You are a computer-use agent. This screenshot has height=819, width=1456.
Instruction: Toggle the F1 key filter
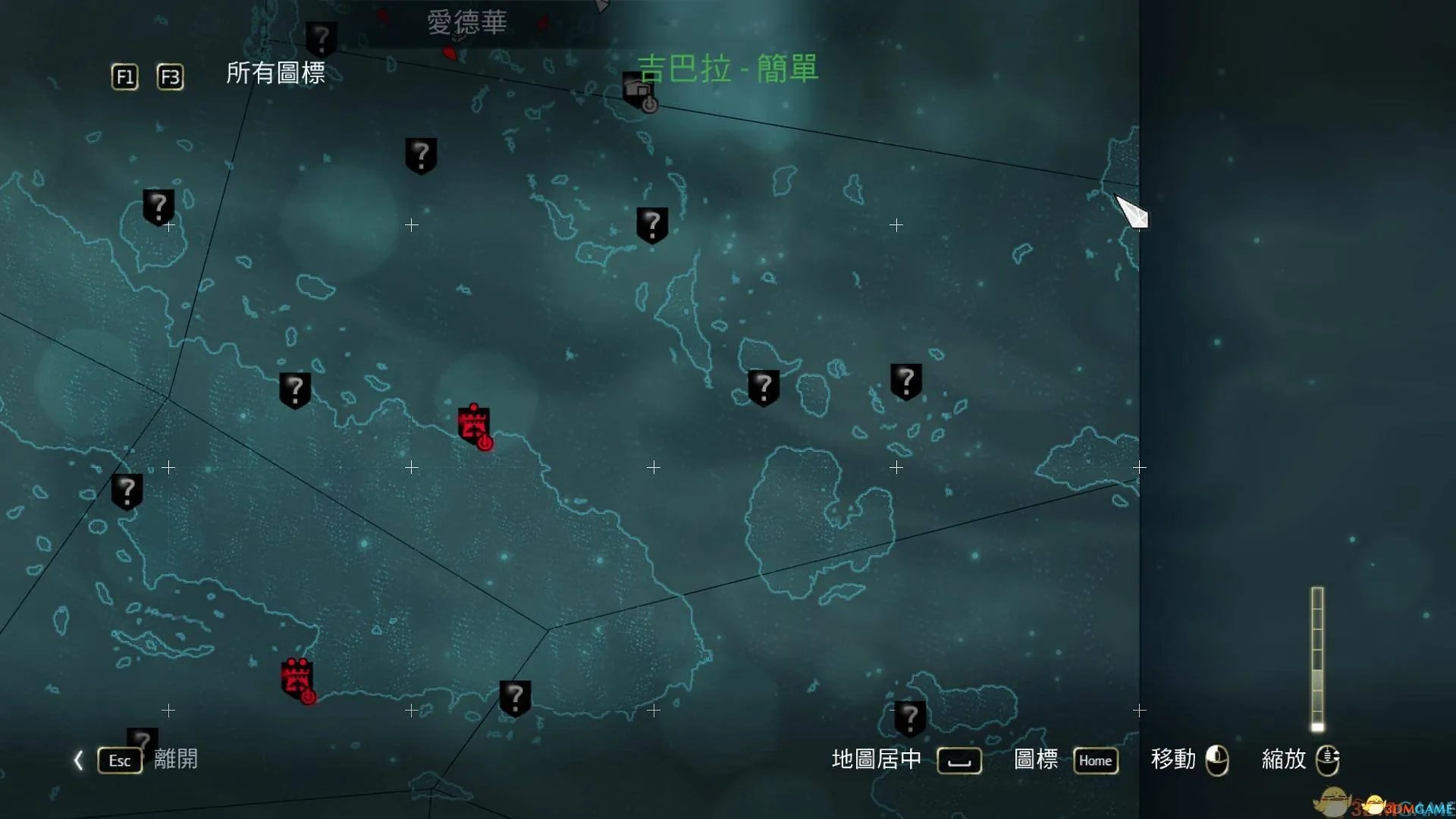point(124,77)
